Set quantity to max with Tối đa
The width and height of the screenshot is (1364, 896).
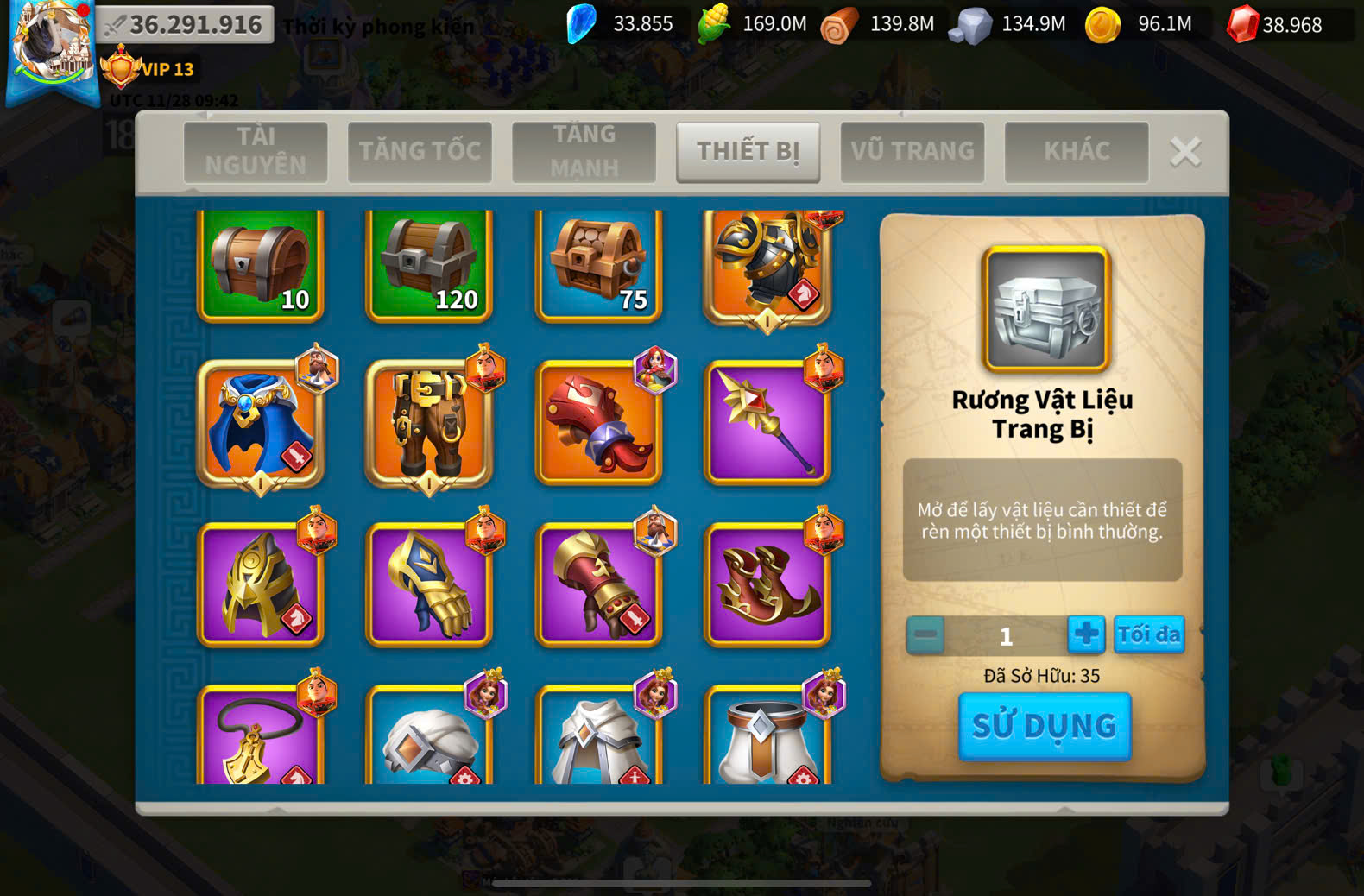(1149, 634)
